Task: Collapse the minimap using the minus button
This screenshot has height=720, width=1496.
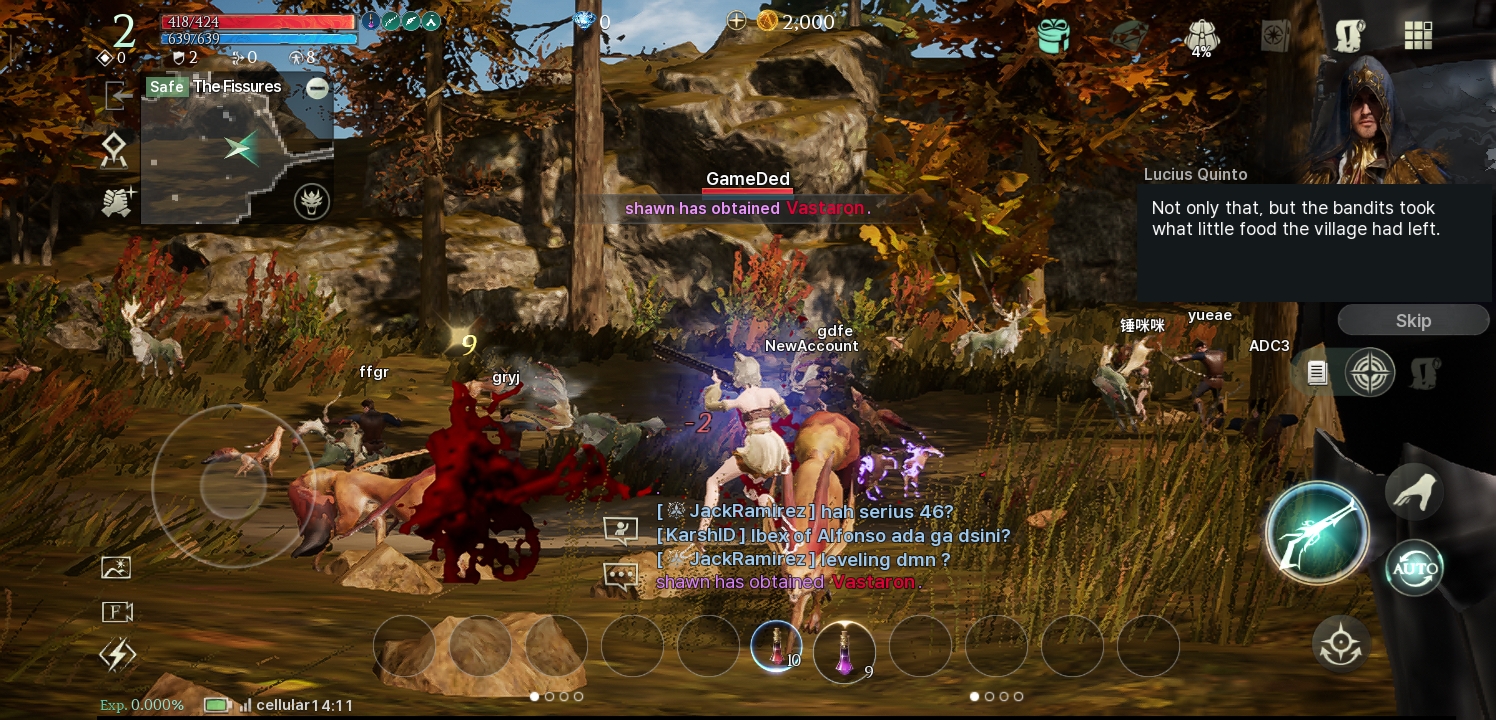Action: 317,89
